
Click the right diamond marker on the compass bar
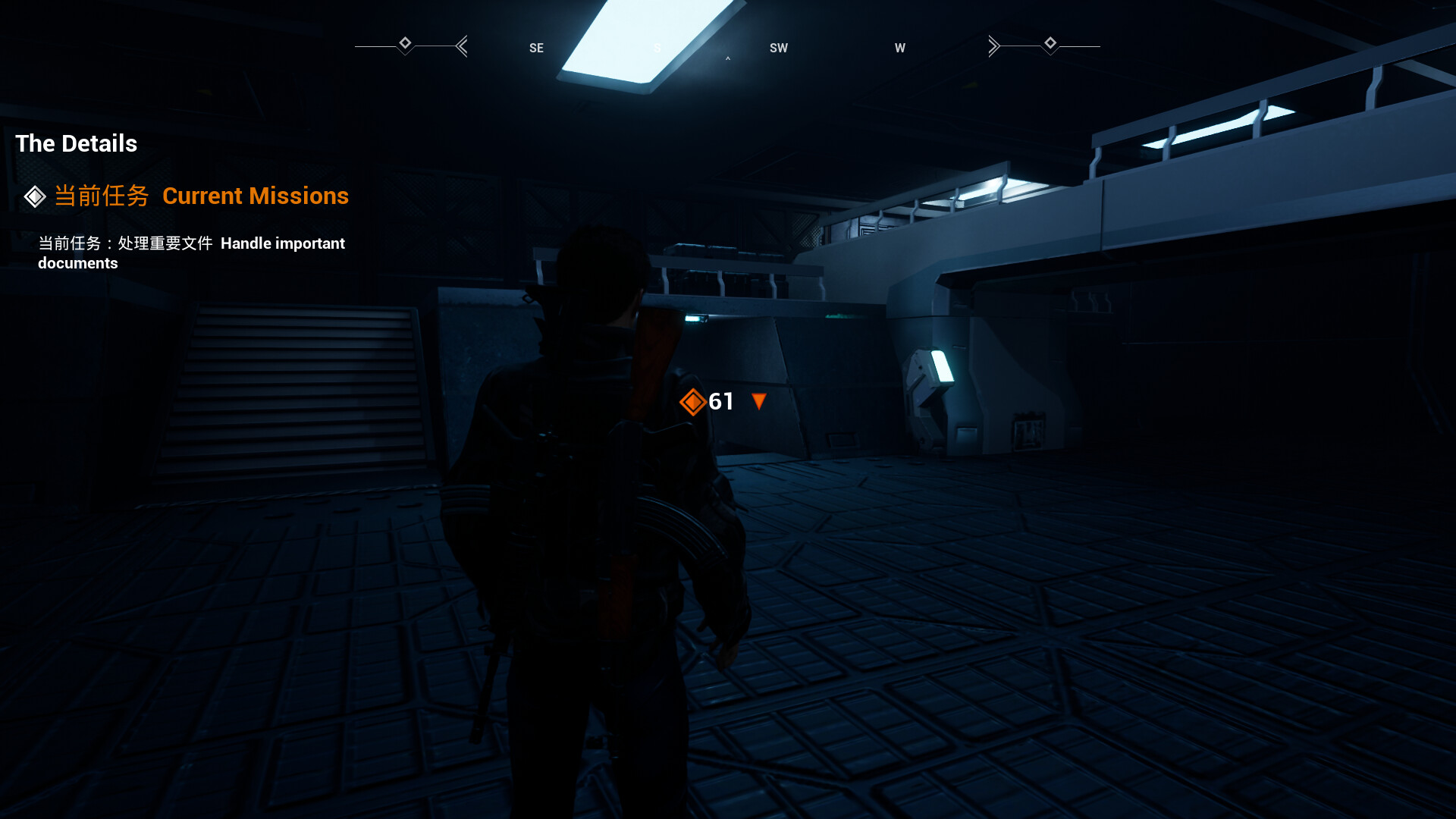(1051, 45)
